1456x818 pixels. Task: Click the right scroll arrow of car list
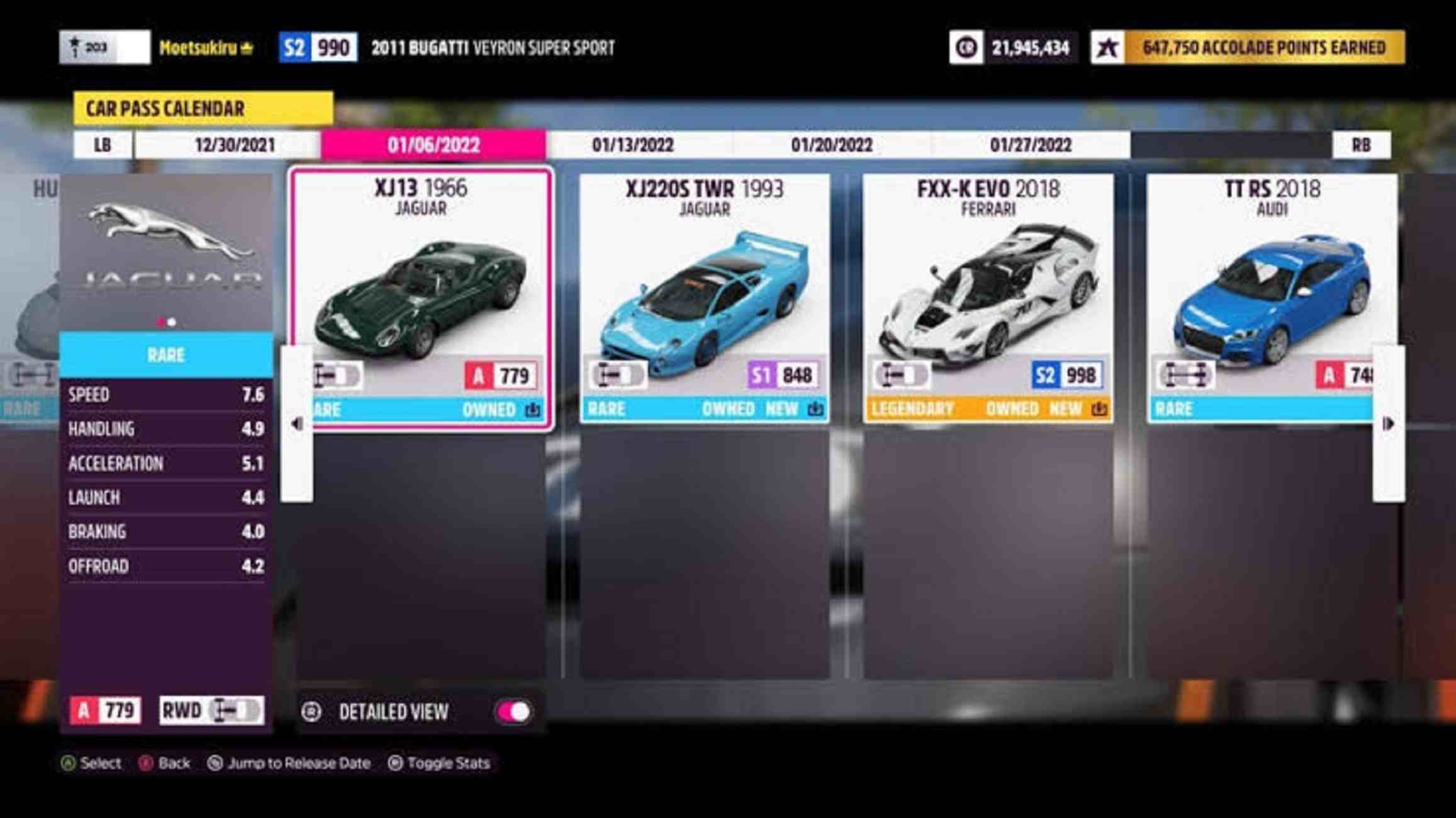tap(1388, 423)
